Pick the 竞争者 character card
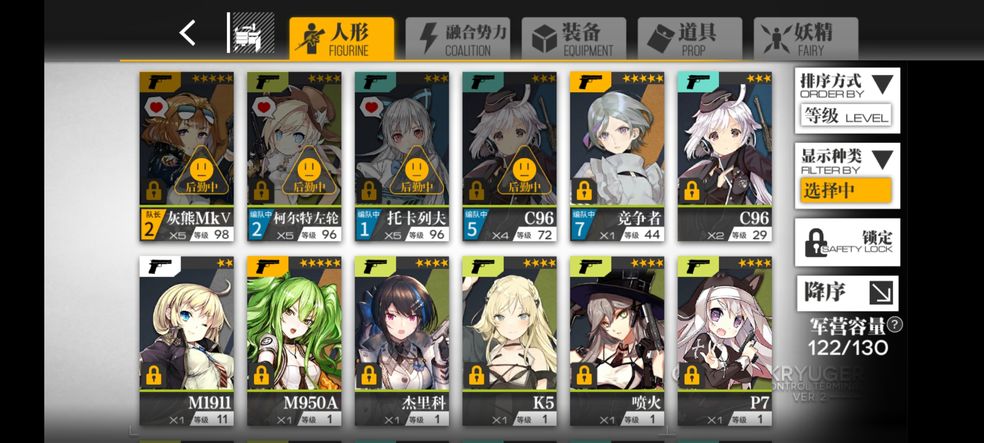Screen dimensions: 984x443 [x=616, y=156]
